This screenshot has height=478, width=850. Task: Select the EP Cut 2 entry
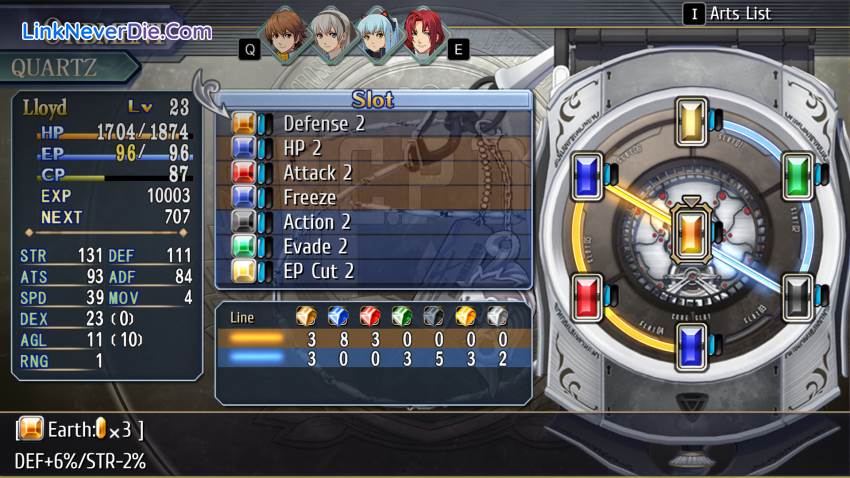coord(372,271)
